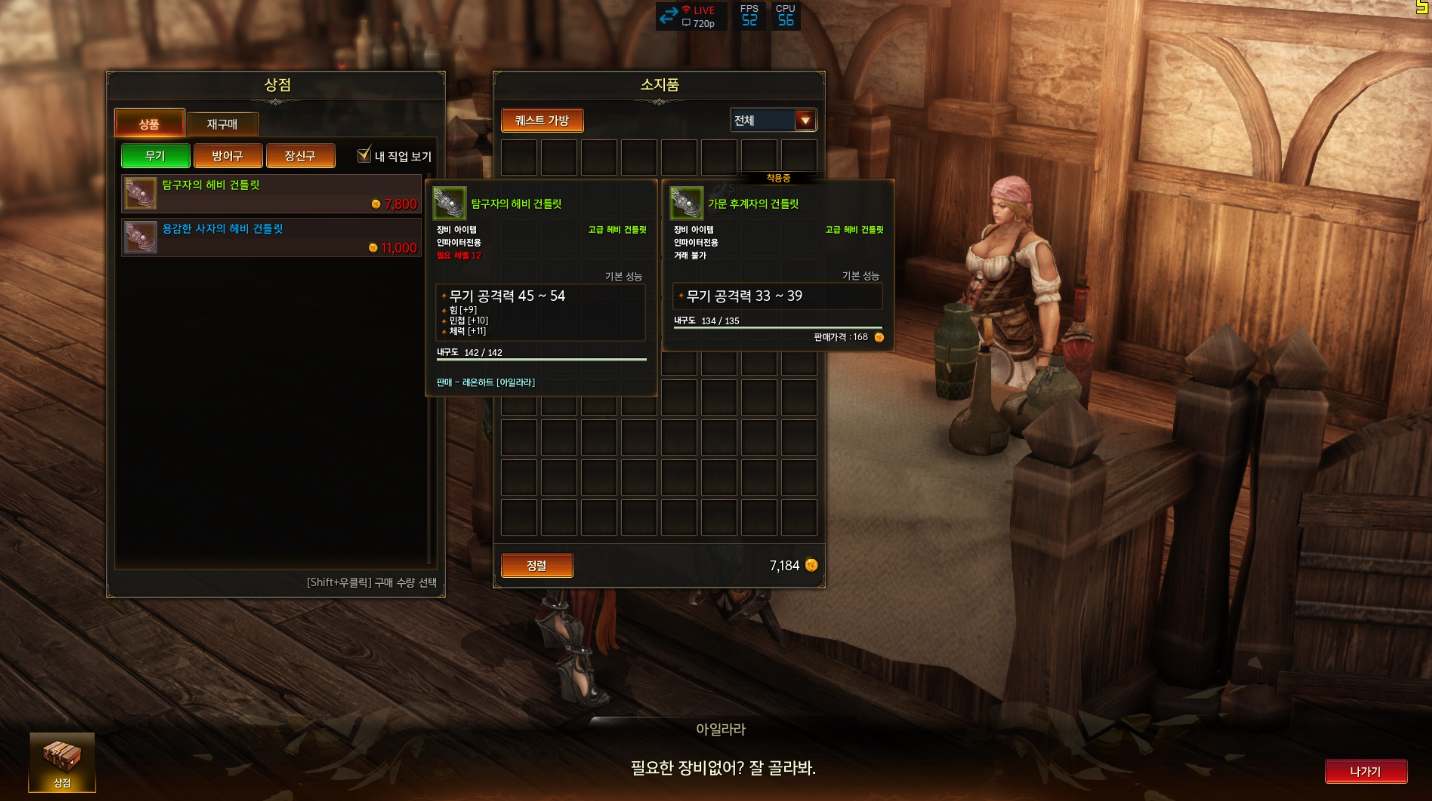Leave the shop with 나가기 button
1432x801 pixels.
pos(1366,772)
